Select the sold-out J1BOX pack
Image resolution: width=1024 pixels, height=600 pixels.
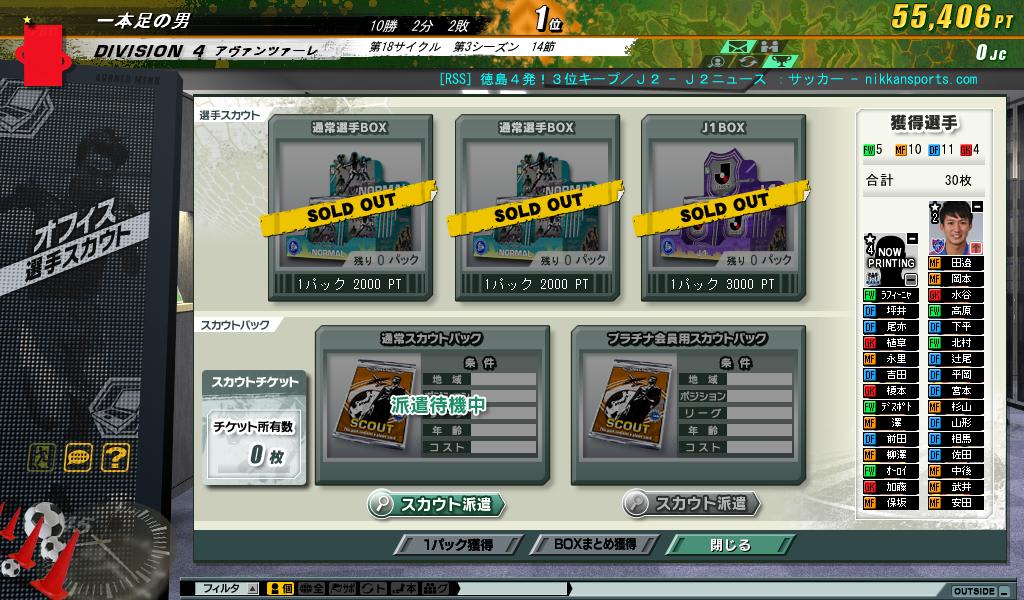pyautogui.click(x=721, y=207)
